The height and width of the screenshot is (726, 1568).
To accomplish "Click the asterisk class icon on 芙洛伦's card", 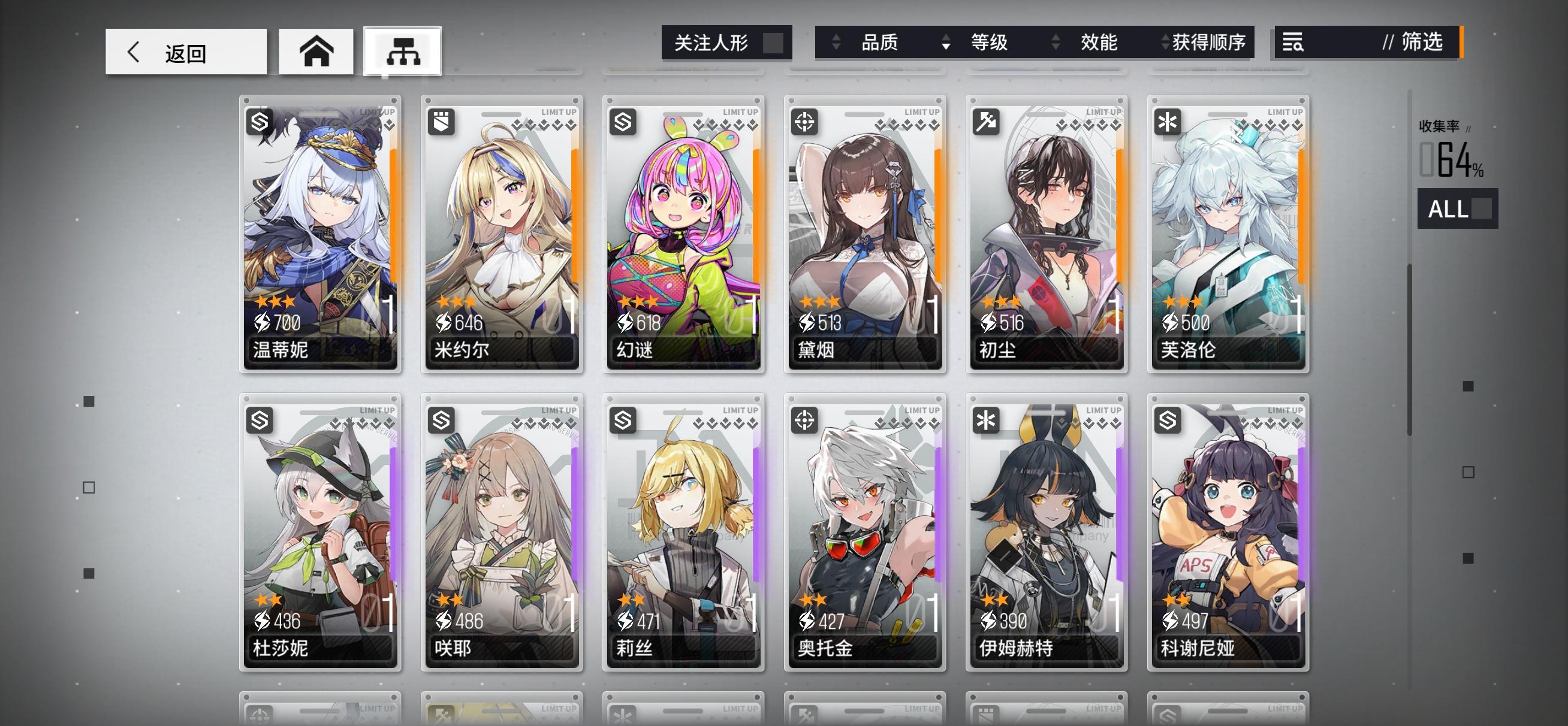I will 1169,123.
